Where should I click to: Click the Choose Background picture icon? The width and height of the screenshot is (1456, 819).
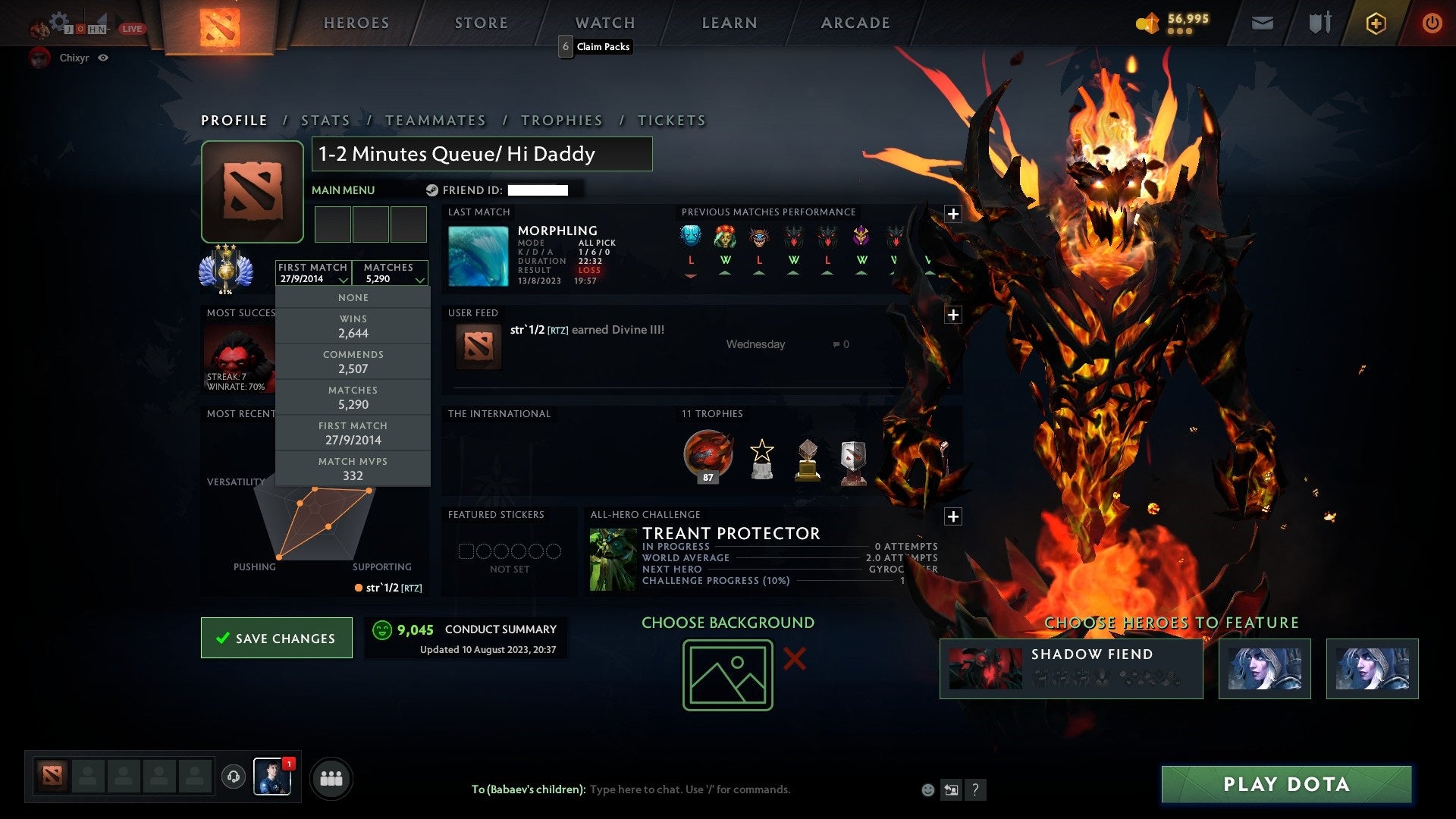tap(726, 673)
